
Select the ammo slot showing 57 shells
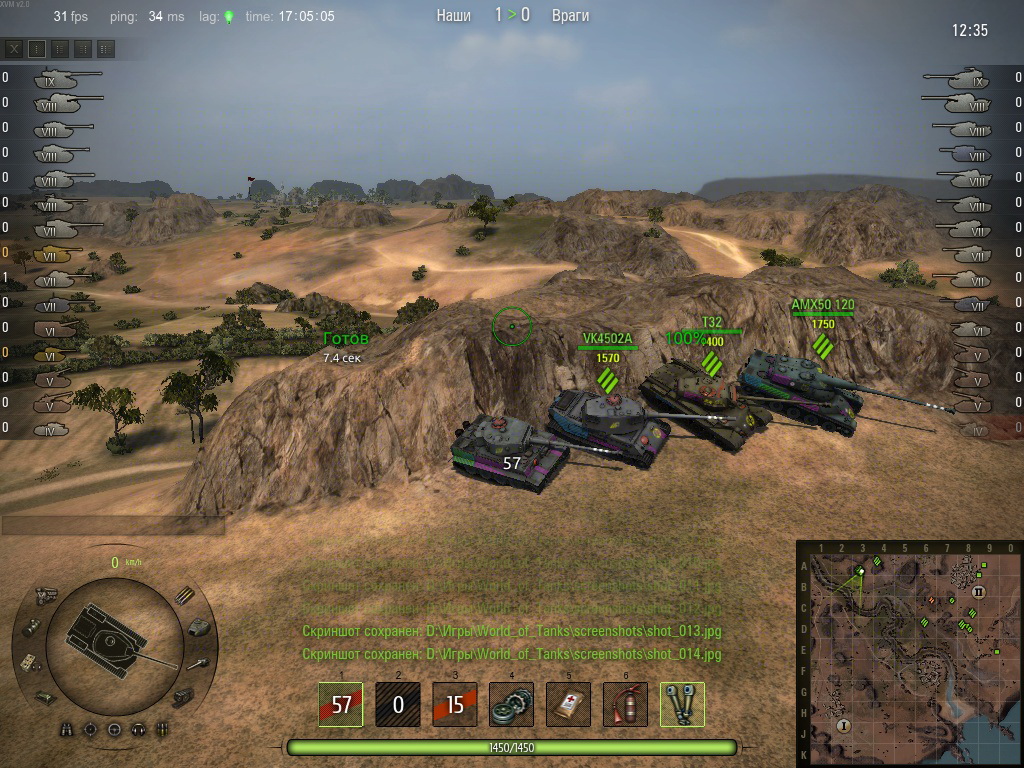coord(341,704)
